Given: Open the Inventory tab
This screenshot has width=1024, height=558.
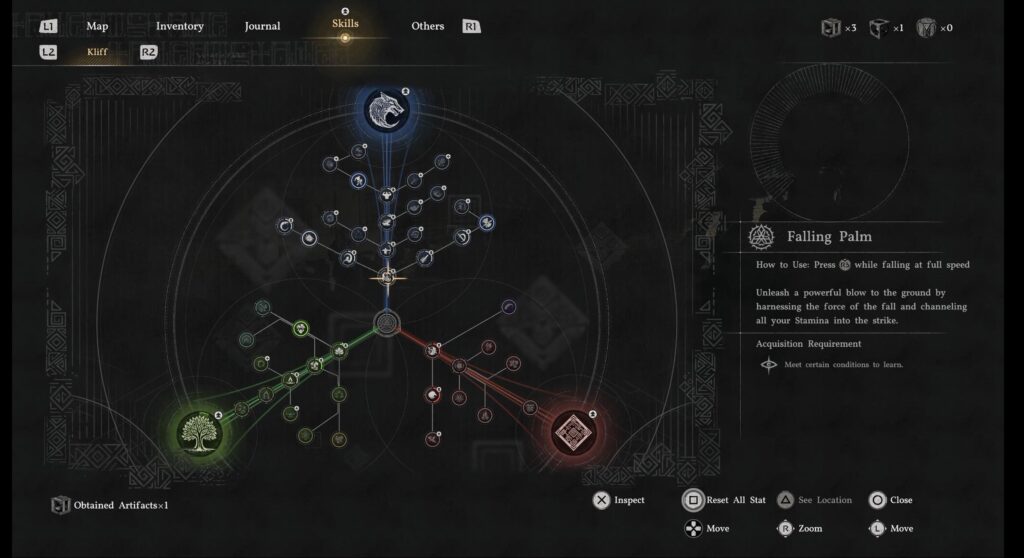Looking at the screenshot, I should 180,26.
